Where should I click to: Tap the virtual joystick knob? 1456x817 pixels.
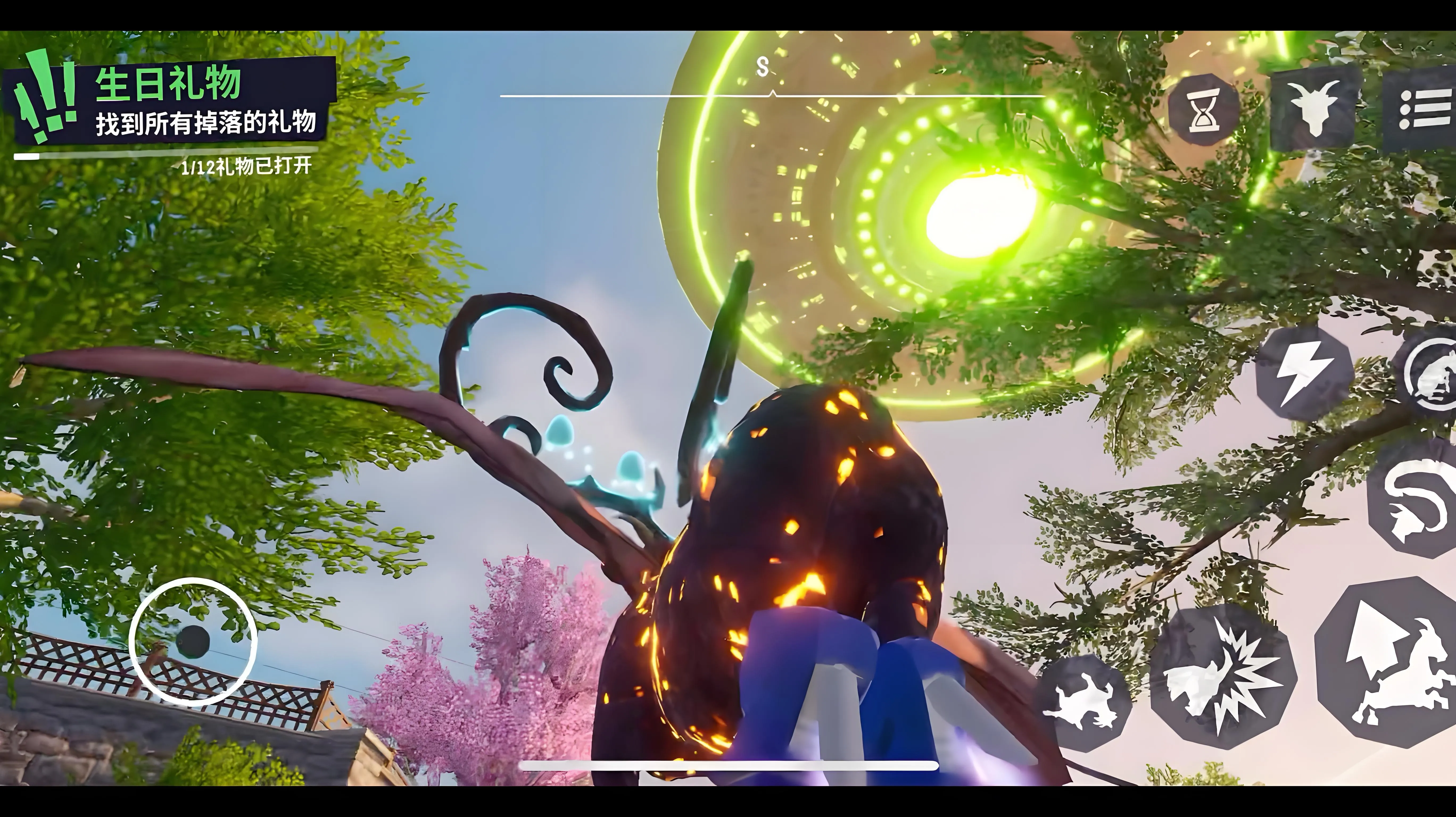point(193,642)
